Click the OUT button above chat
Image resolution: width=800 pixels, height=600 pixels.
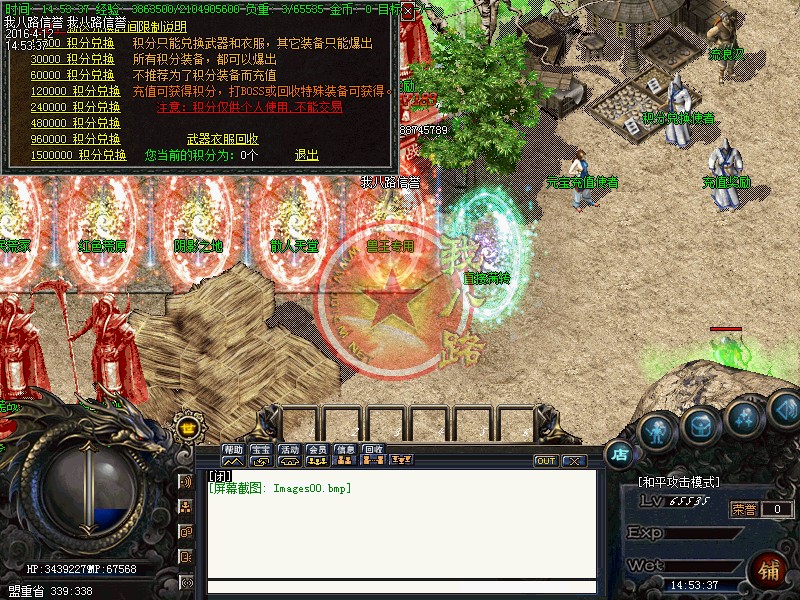pyautogui.click(x=546, y=461)
